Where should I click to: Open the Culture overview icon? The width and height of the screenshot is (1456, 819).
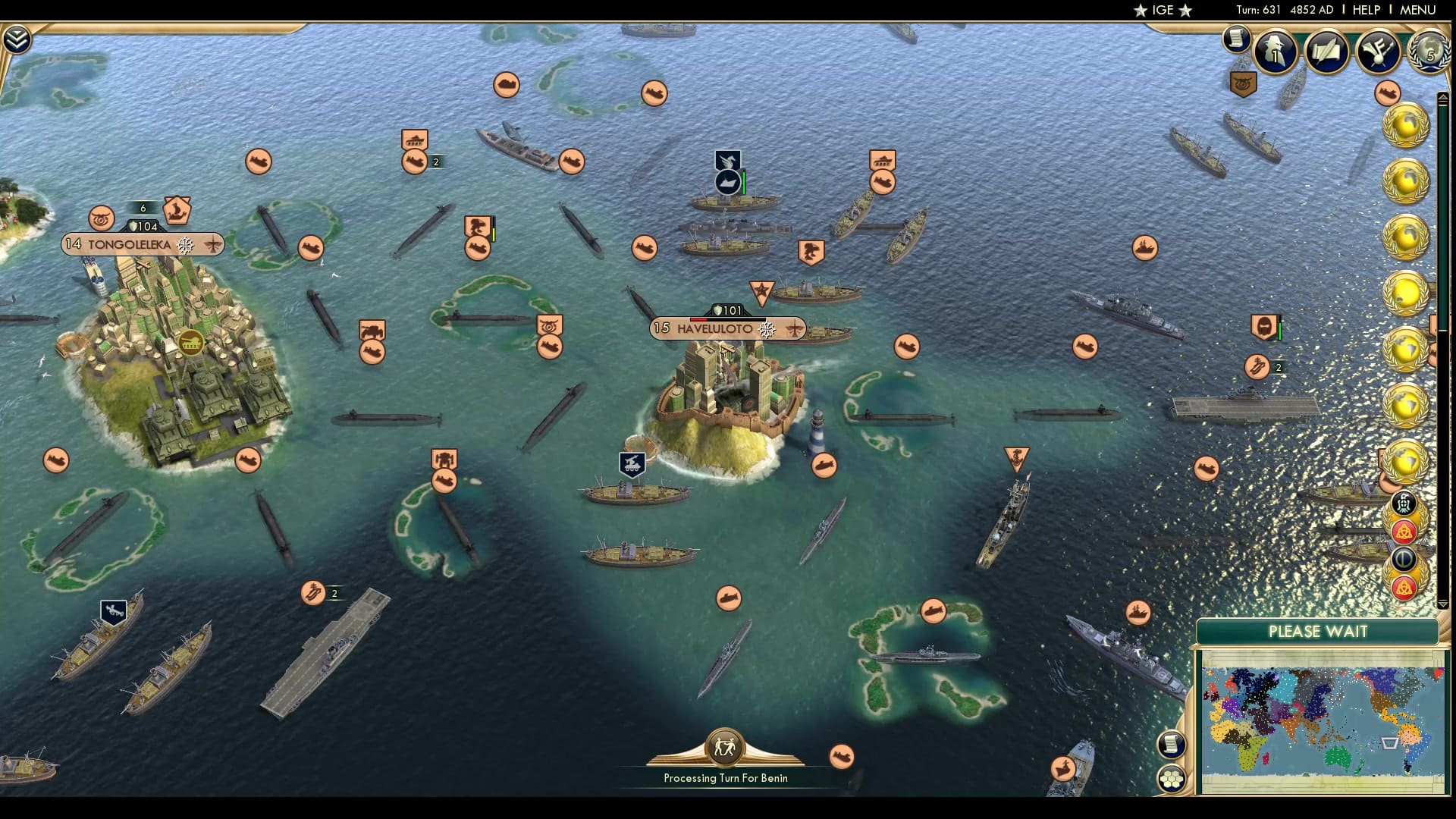coord(1377,50)
